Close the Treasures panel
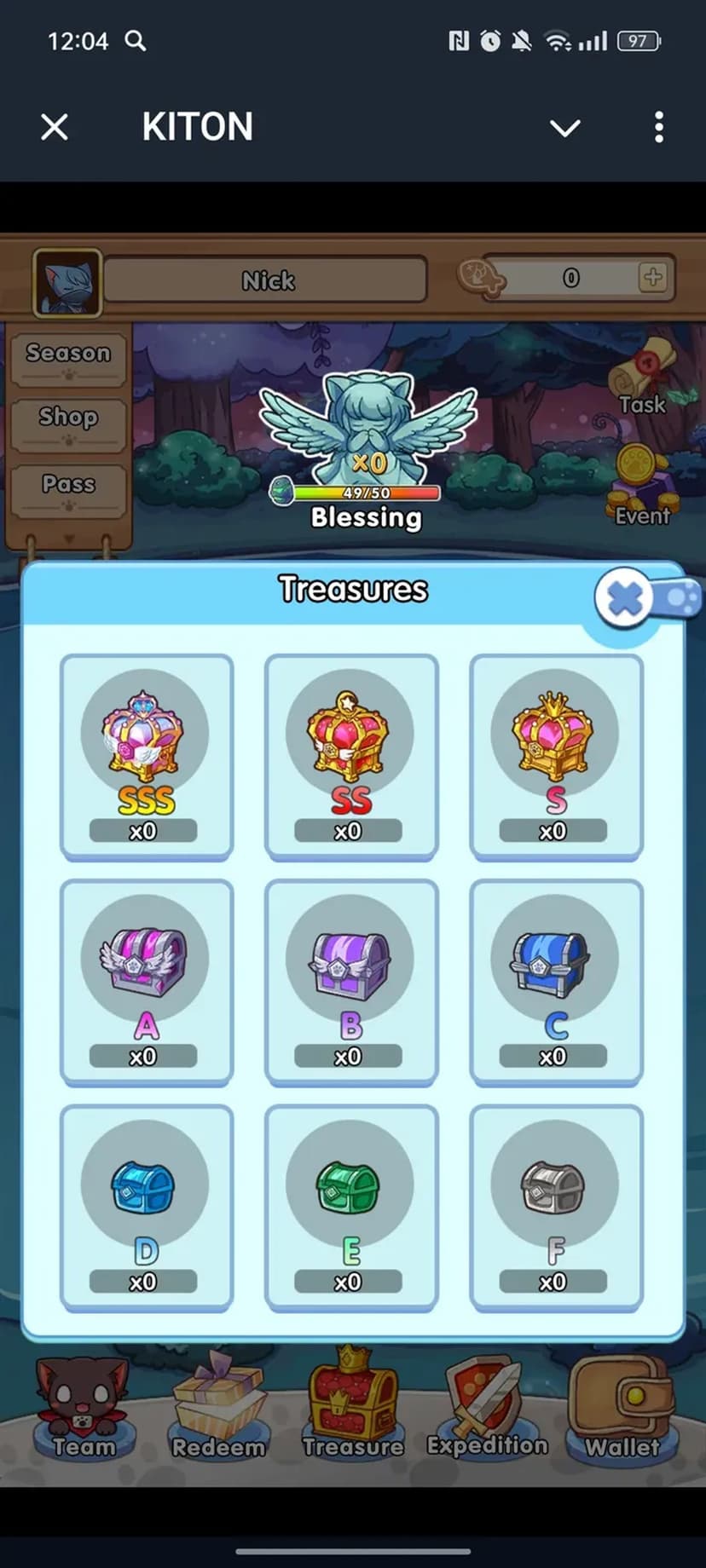This screenshot has width=706, height=1568. pos(625,598)
